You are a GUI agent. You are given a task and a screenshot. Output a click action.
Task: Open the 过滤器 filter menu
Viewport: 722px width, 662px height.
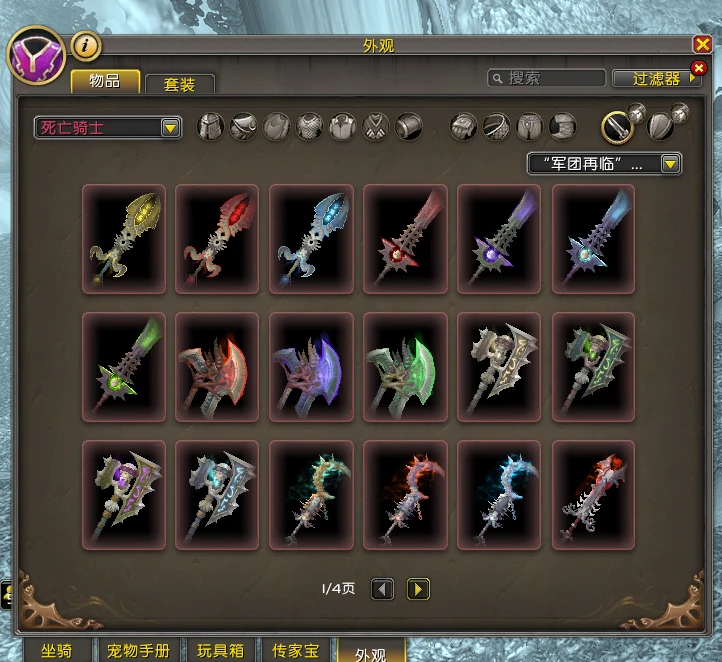click(656, 78)
